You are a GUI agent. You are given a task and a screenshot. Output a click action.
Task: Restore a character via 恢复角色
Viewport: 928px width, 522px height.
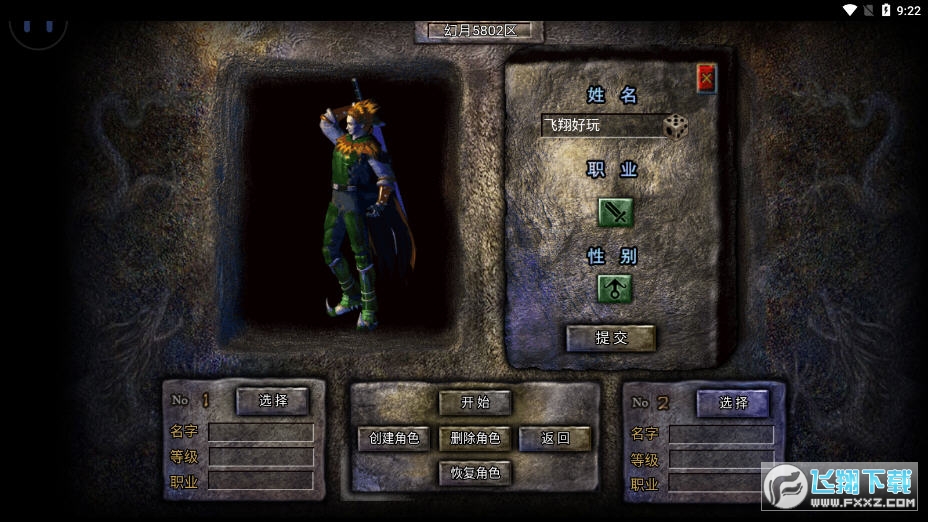[x=475, y=472]
